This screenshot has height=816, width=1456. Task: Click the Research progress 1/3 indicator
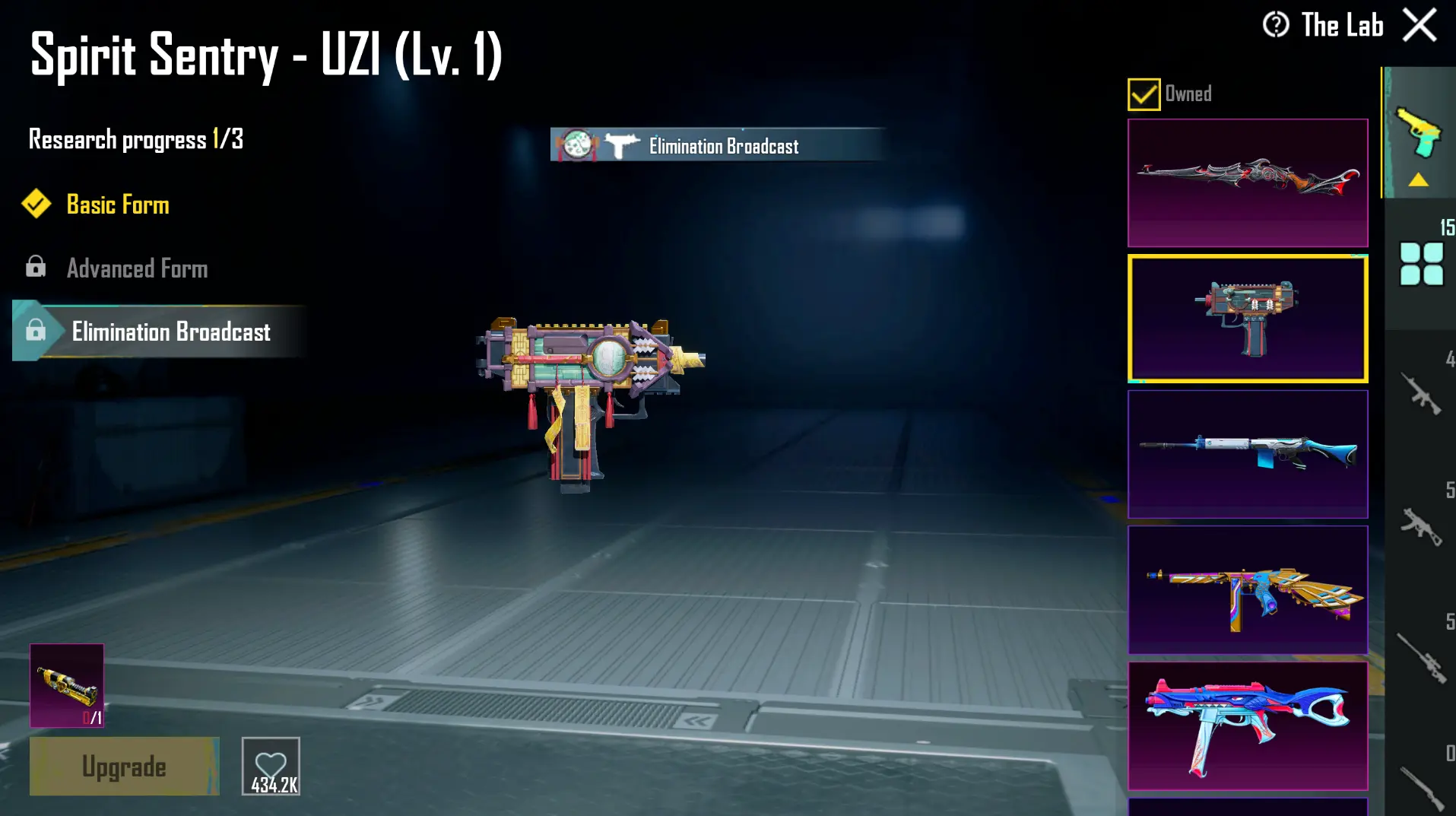click(x=134, y=139)
